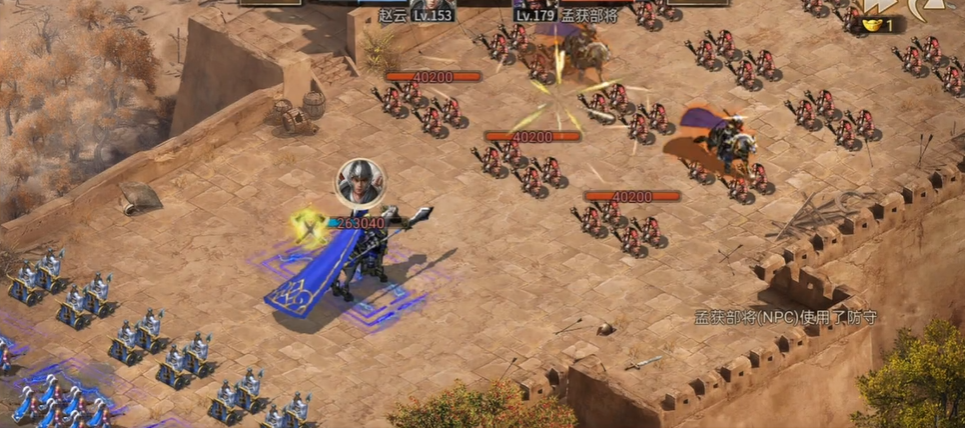Select the helmeted hero portrait bubble
This screenshot has width=965, height=428.
[356, 180]
